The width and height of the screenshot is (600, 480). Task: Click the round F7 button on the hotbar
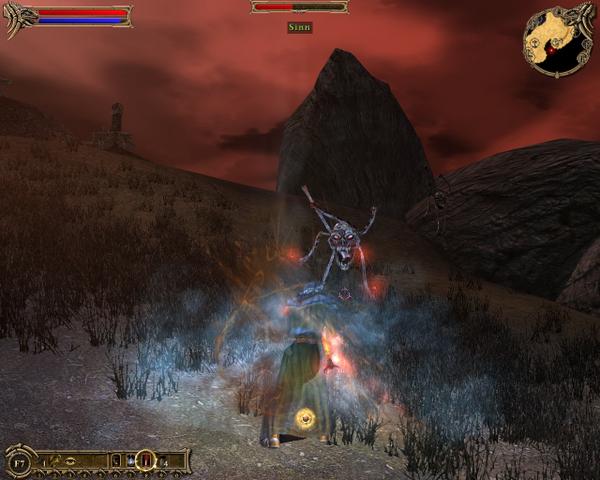(19, 462)
